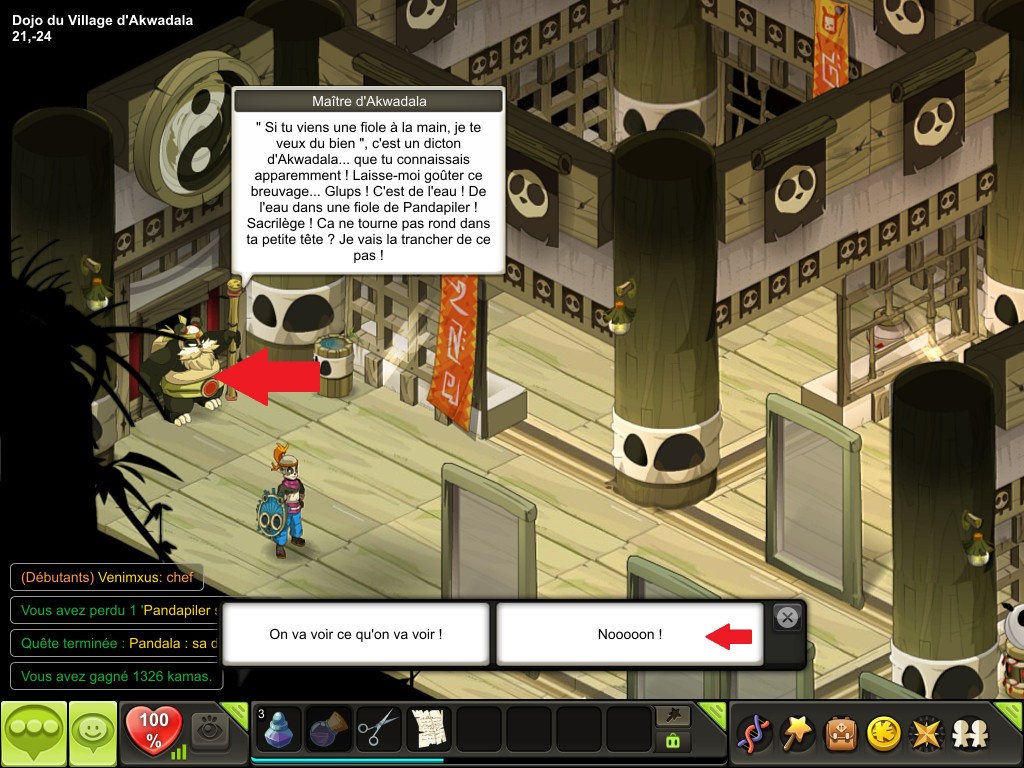Open the DNA helix characteristics menu
This screenshot has width=1024, height=768.
tap(753, 734)
